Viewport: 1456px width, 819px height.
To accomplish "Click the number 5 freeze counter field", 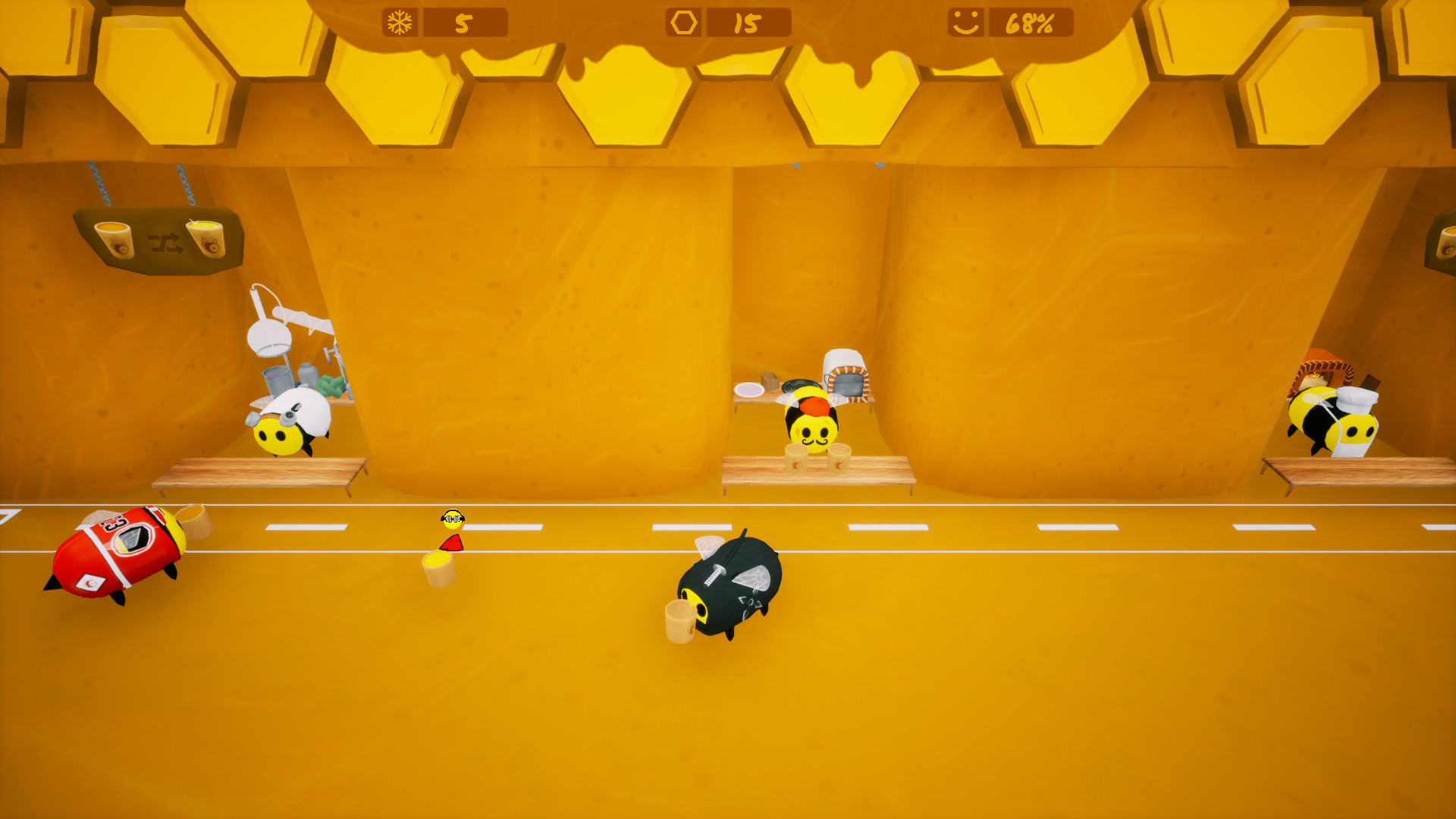I will click(x=463, y=22).
